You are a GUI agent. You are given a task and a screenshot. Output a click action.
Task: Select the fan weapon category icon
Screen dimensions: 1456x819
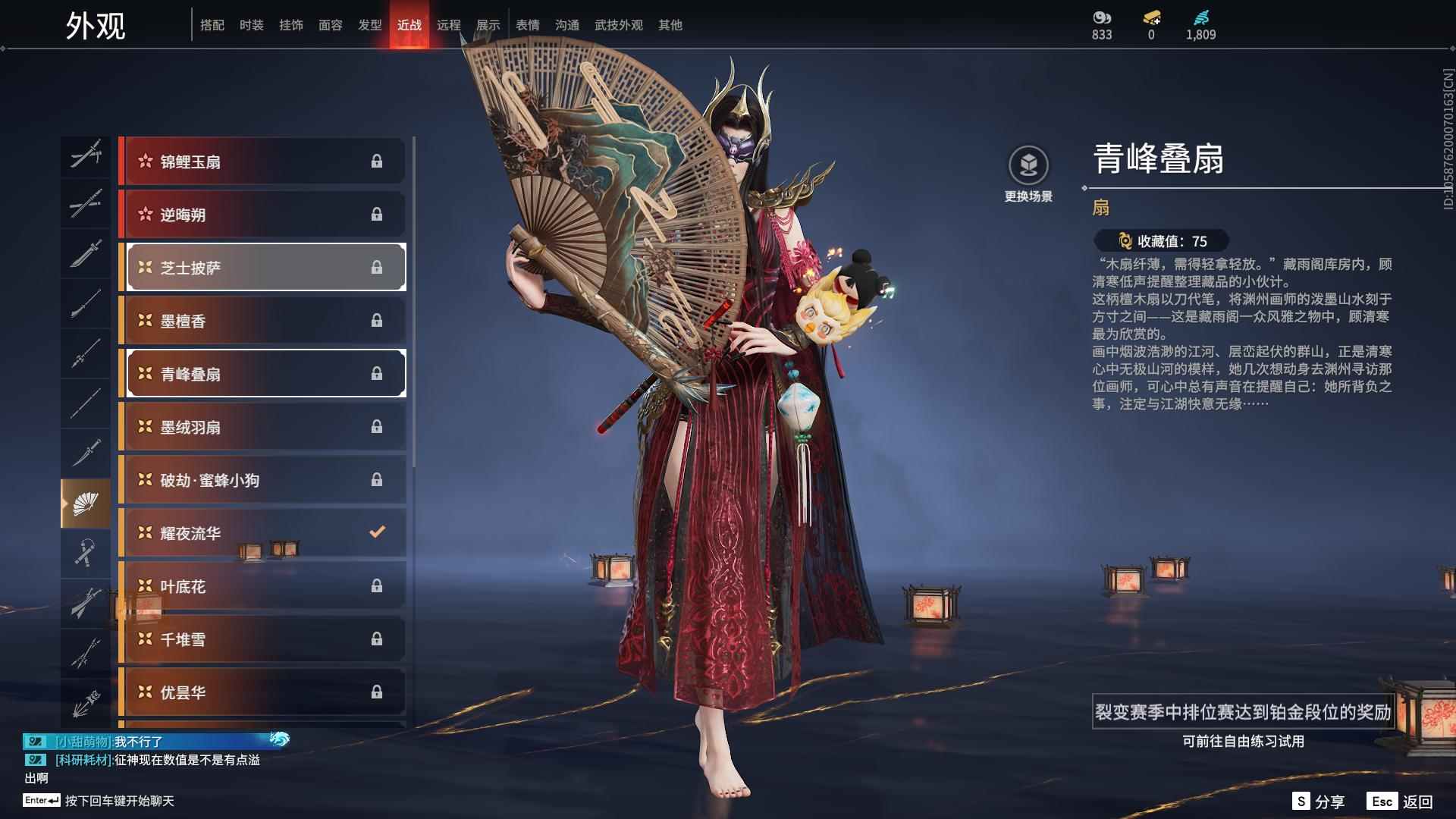coord(86,500)
